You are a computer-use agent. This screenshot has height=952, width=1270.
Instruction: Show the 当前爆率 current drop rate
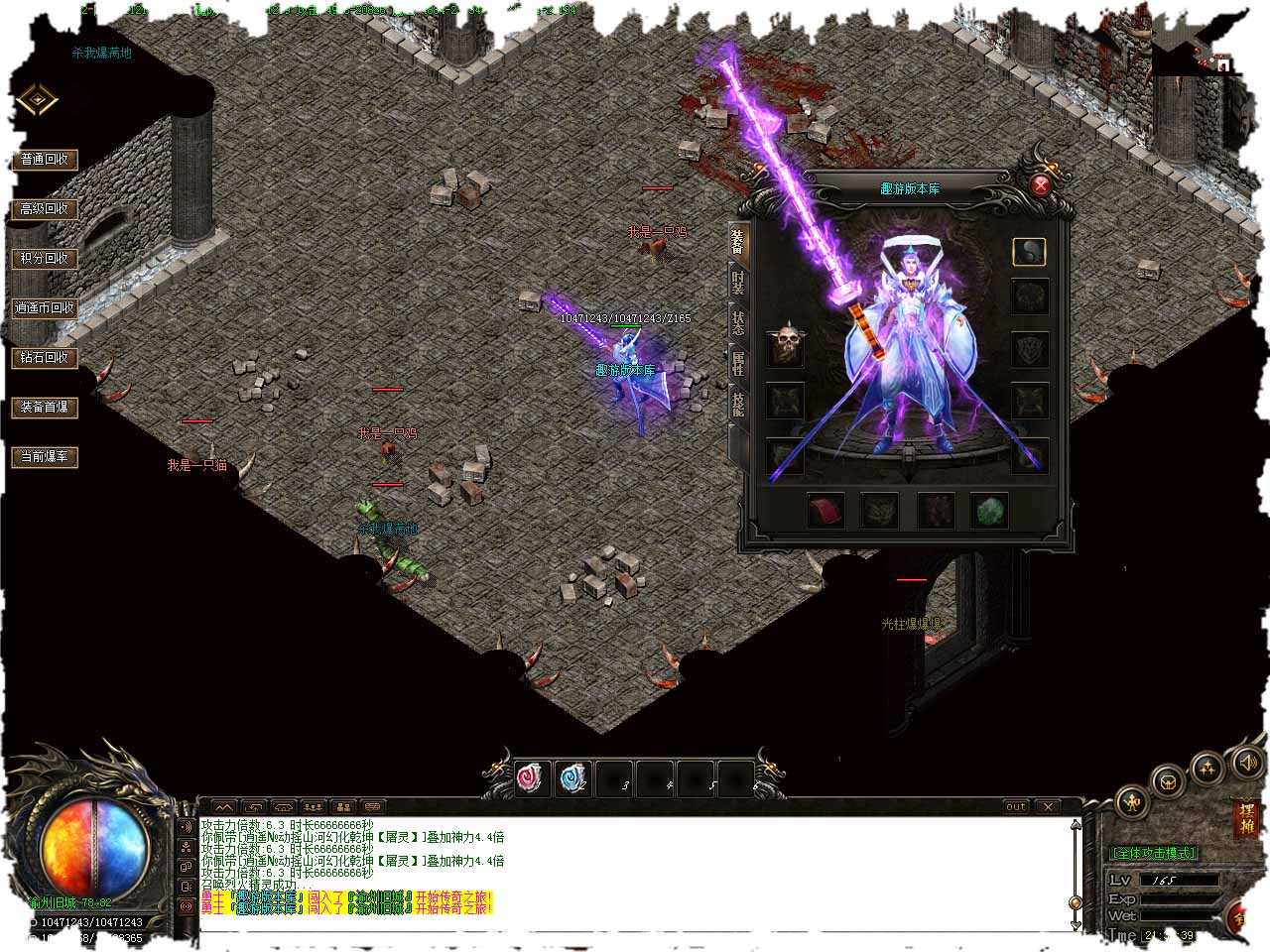pos(45,457)
